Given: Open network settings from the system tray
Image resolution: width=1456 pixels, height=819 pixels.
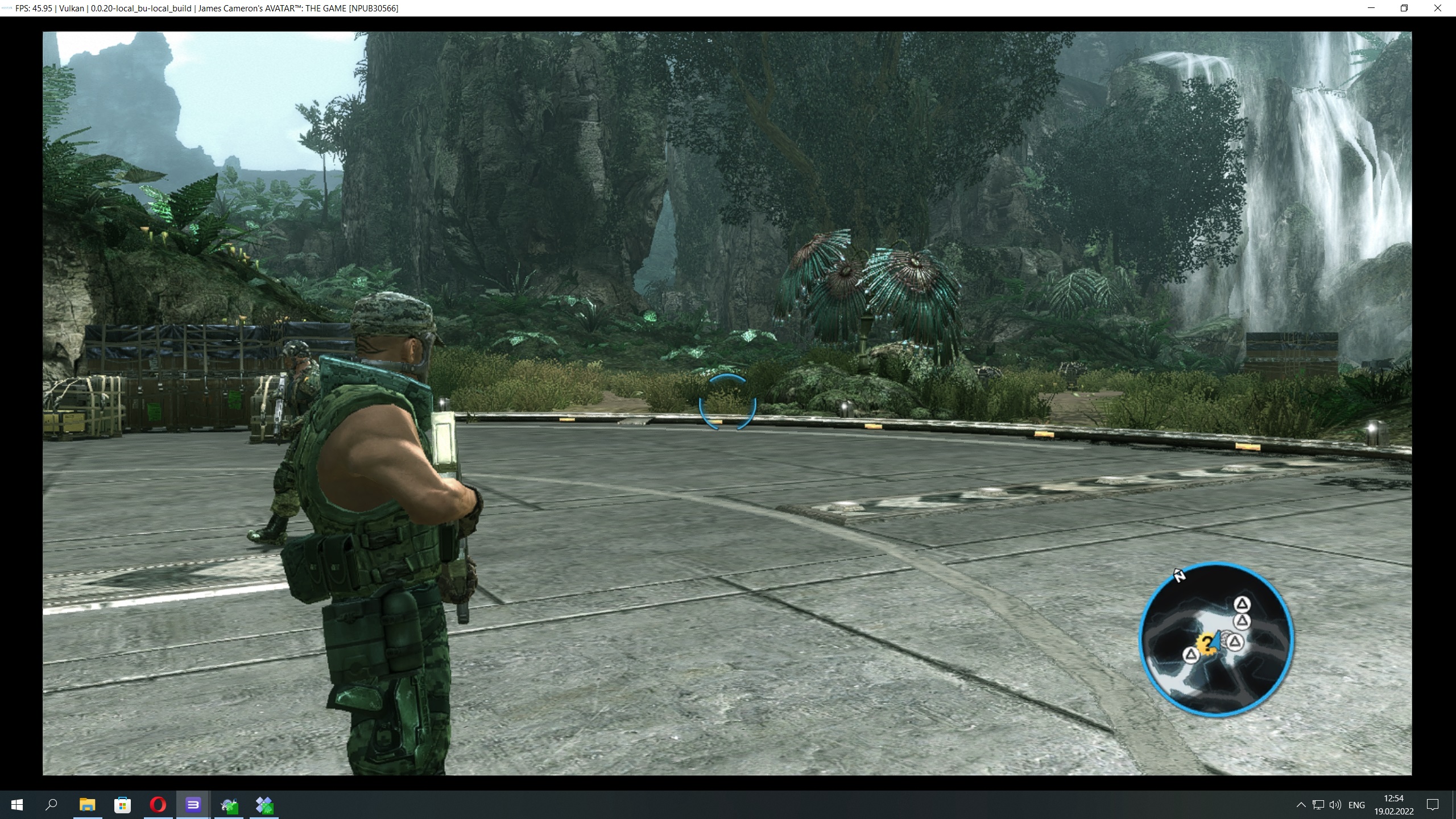Looking at the screenshot, I should coord(1318,805).
